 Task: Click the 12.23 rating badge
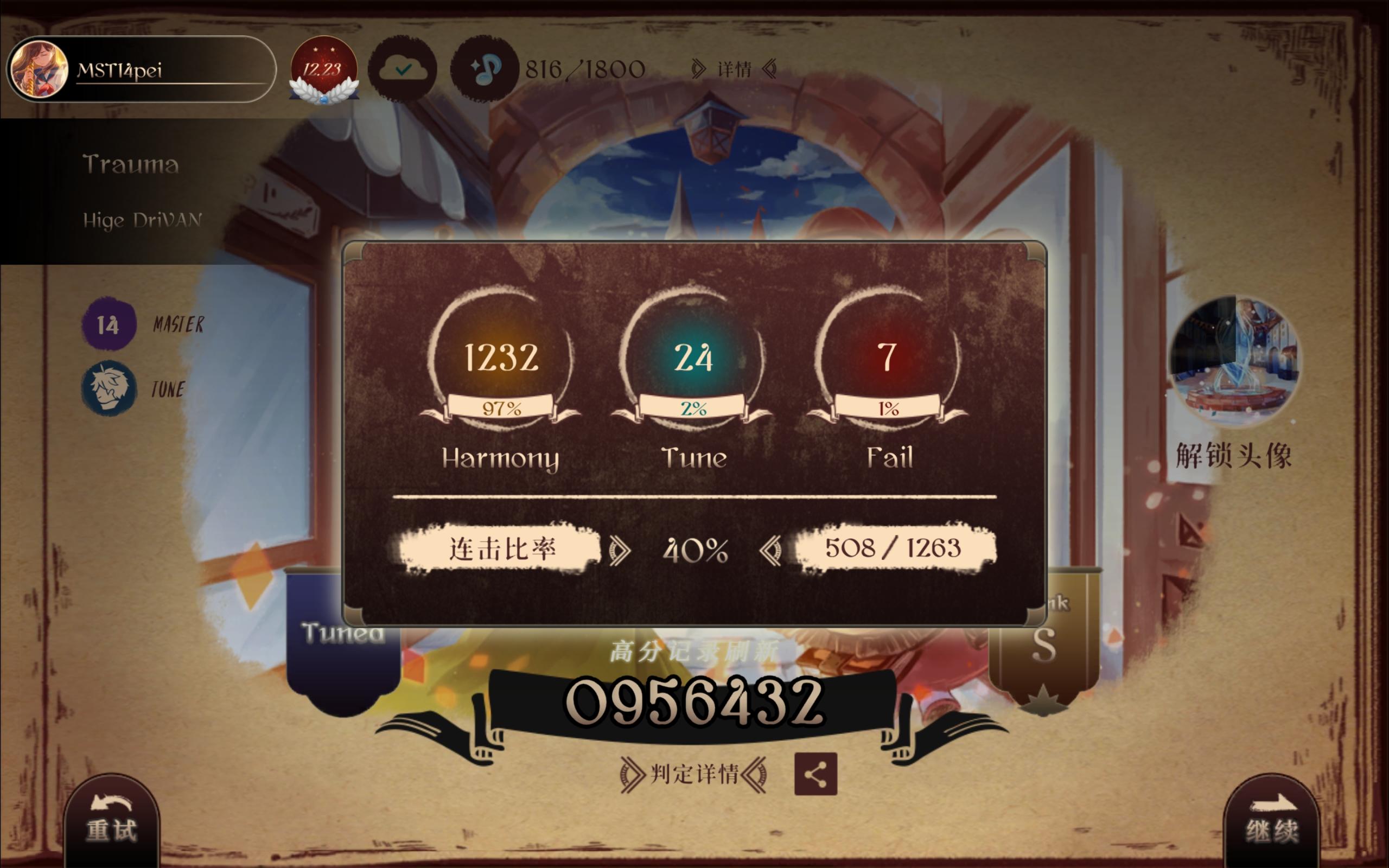323,69
